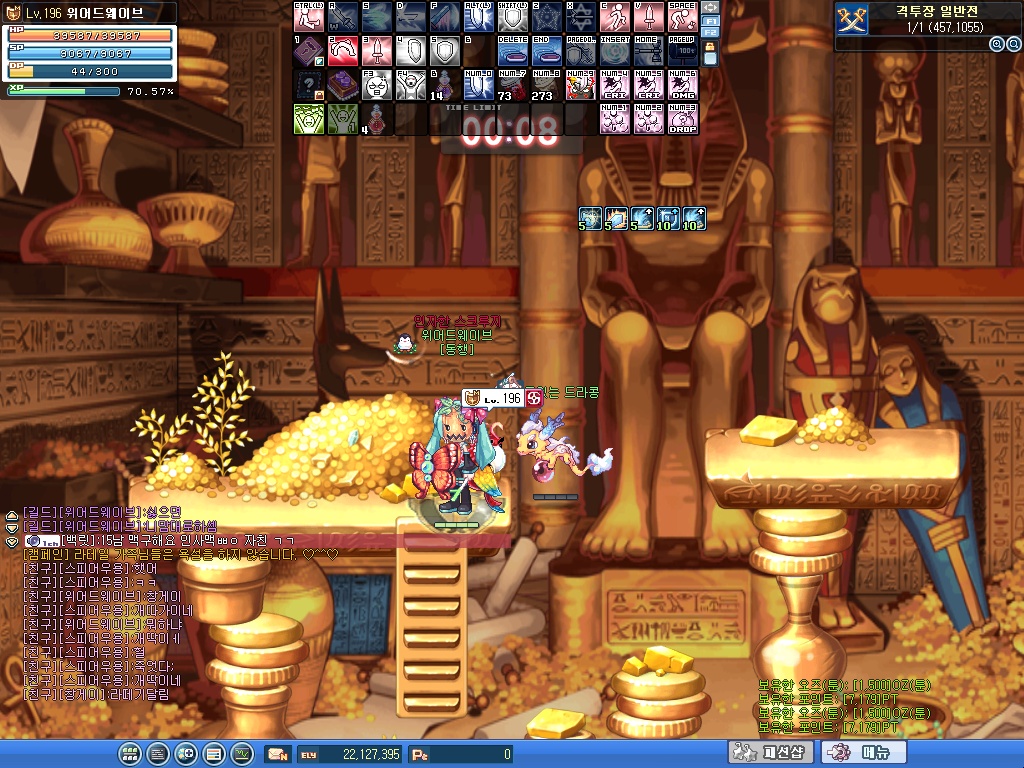The image size is (1024, 768).
Task: Zoom in the map with the plus magnifier
Action: (997, 44)
